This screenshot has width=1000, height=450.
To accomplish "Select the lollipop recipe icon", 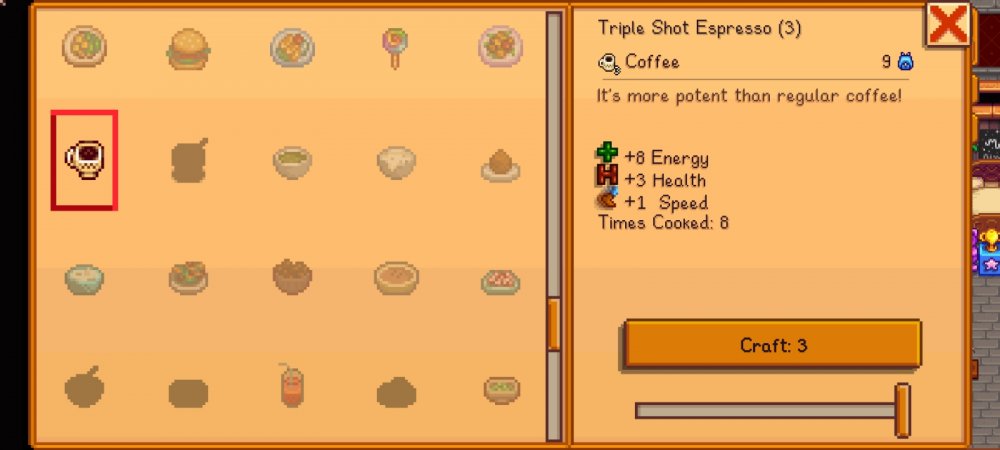I will pyautogui.click(x=394, y=46).
